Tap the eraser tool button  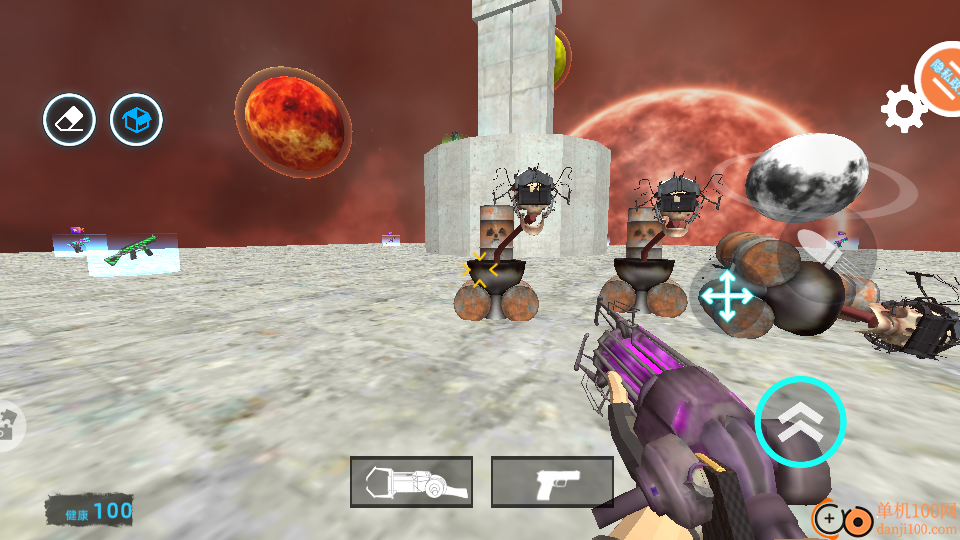coord(69,120)
